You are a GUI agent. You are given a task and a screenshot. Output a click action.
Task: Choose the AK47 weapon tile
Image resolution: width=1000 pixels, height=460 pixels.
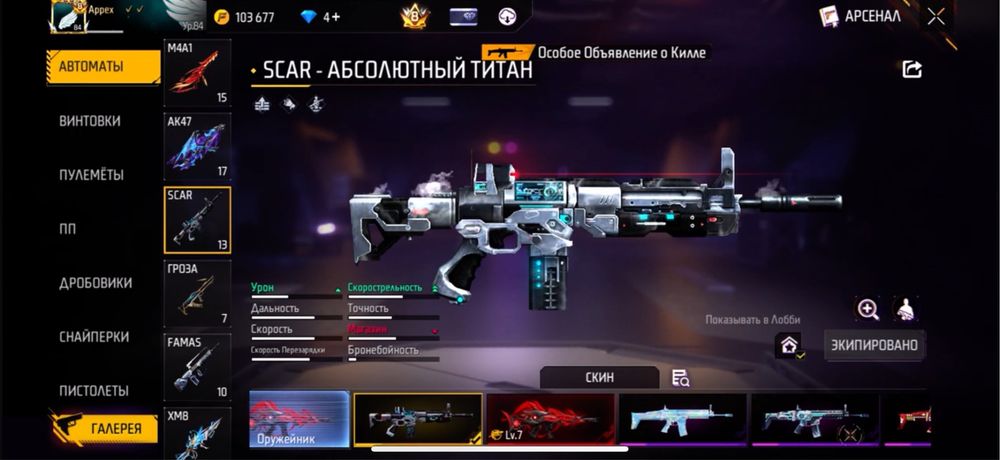197,146
